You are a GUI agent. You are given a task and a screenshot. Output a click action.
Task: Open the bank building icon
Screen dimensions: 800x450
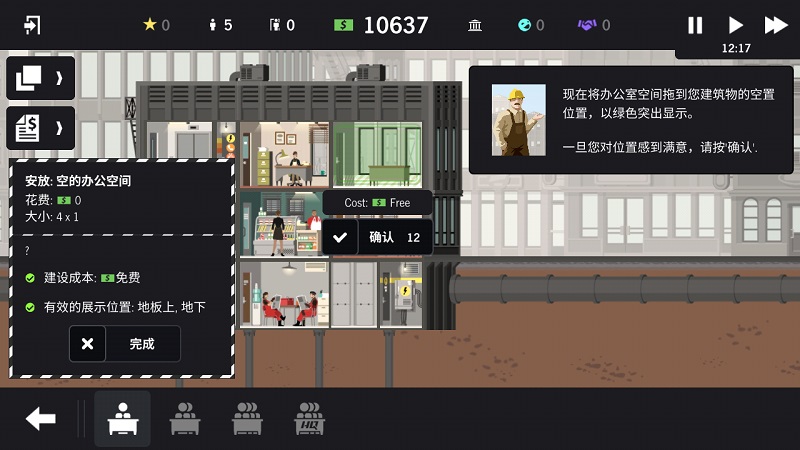[x=475, y=25]
